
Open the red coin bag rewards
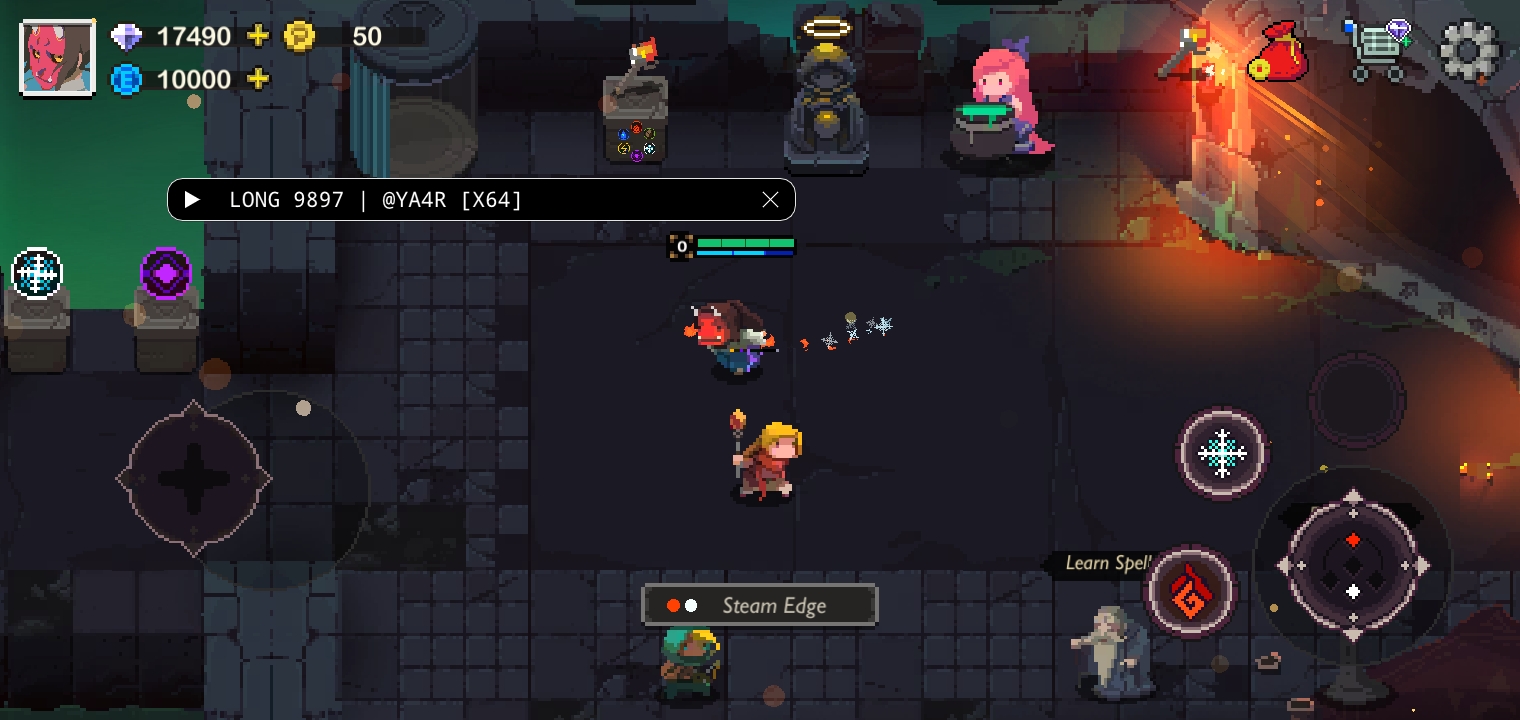(x=1277, y=52)
